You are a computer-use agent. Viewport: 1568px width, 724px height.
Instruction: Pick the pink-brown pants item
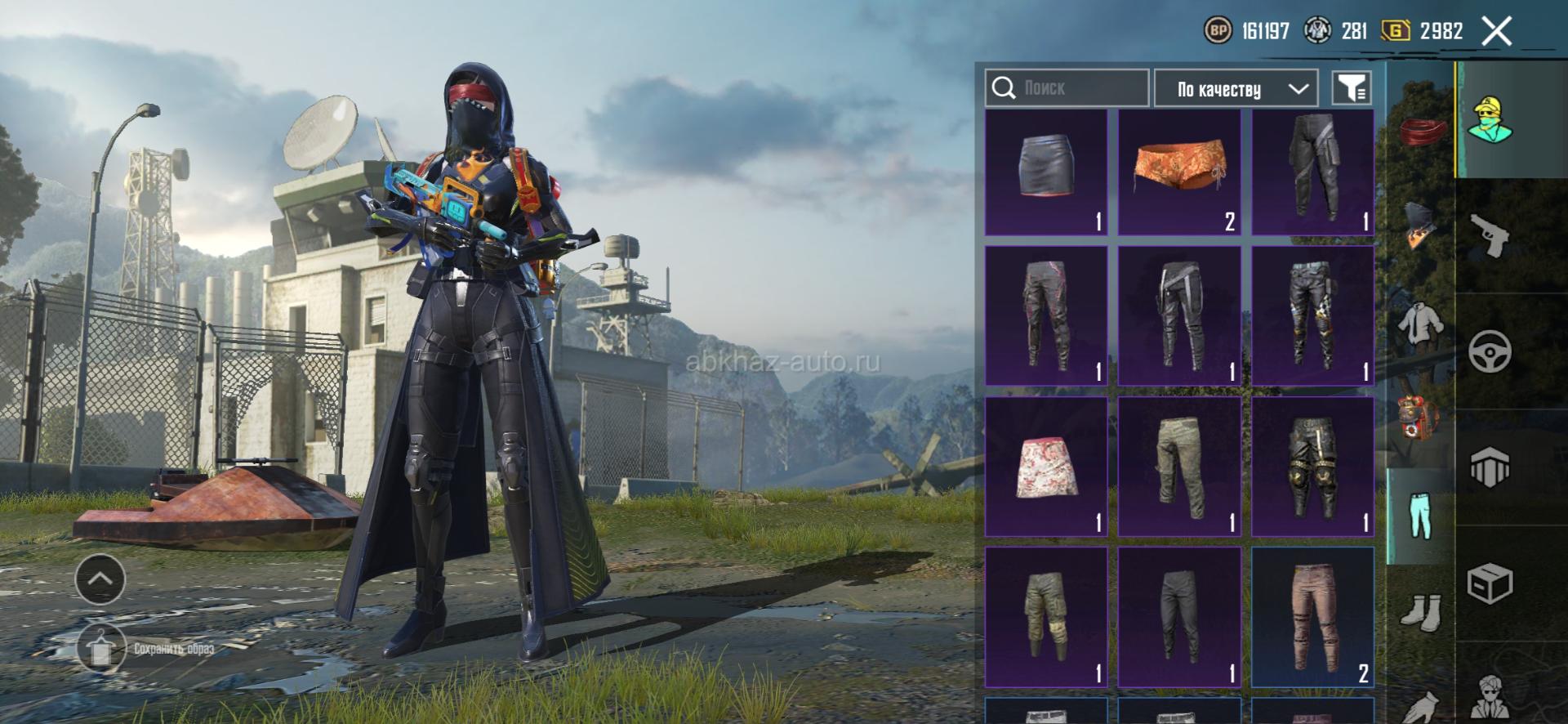[1312, 616]
